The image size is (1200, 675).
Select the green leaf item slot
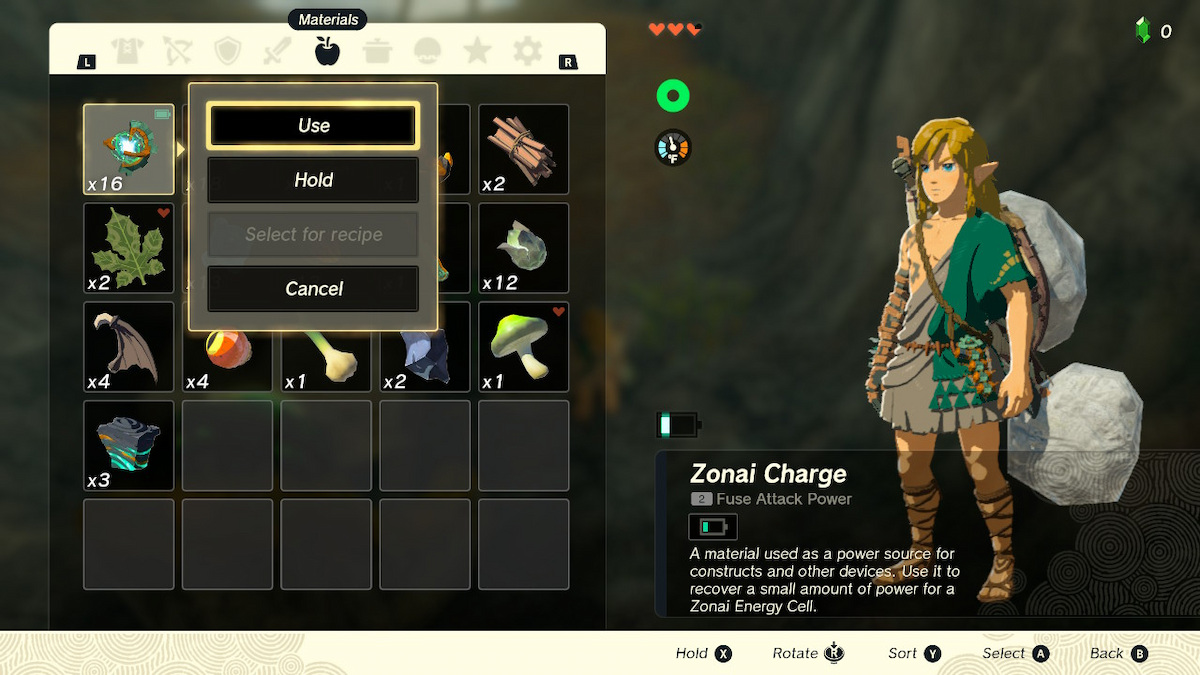(129, 248)
